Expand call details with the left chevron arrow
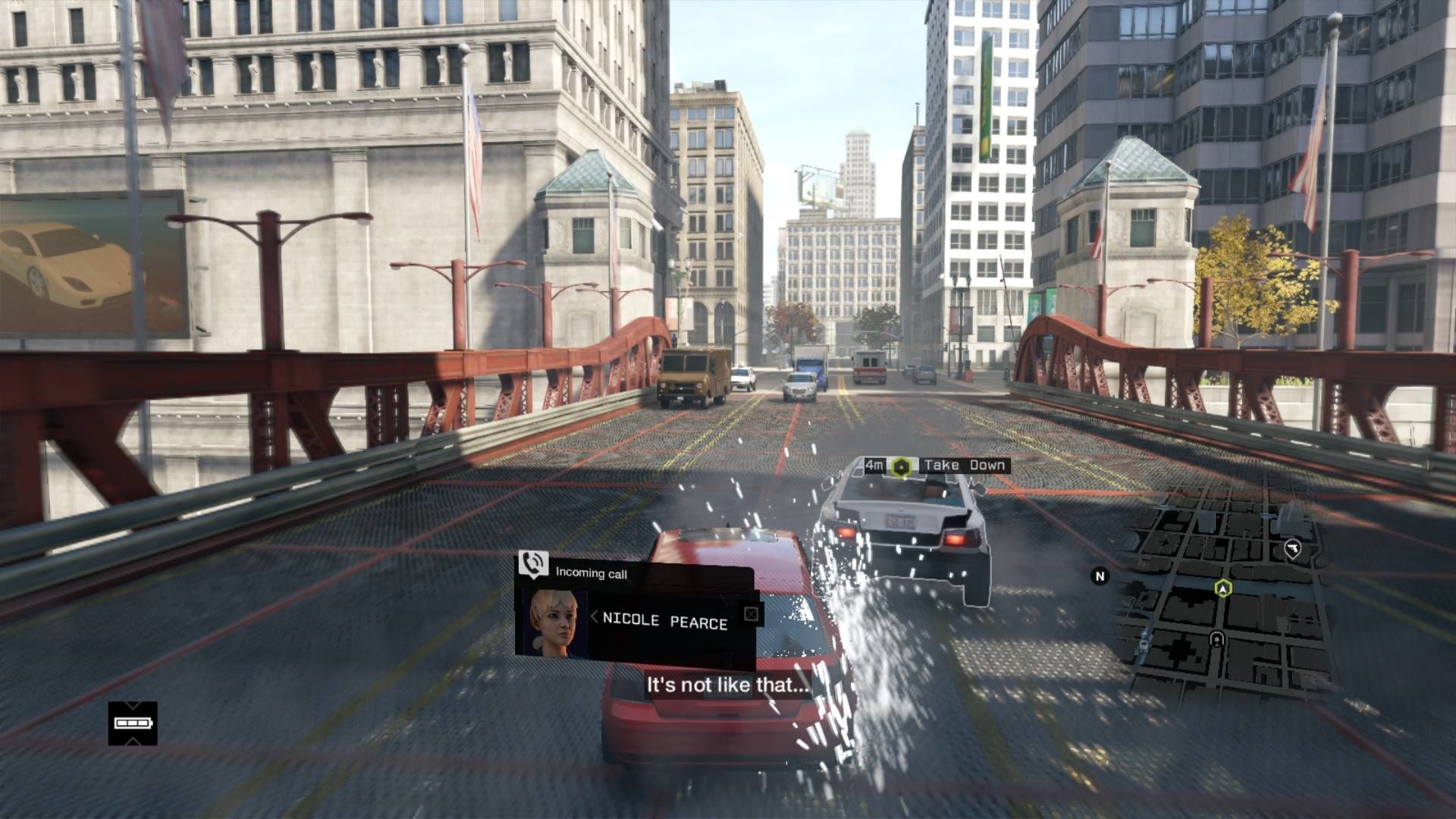Image resolution: width=1456 pixels, height=819 pixels. (x=594, y=617)
